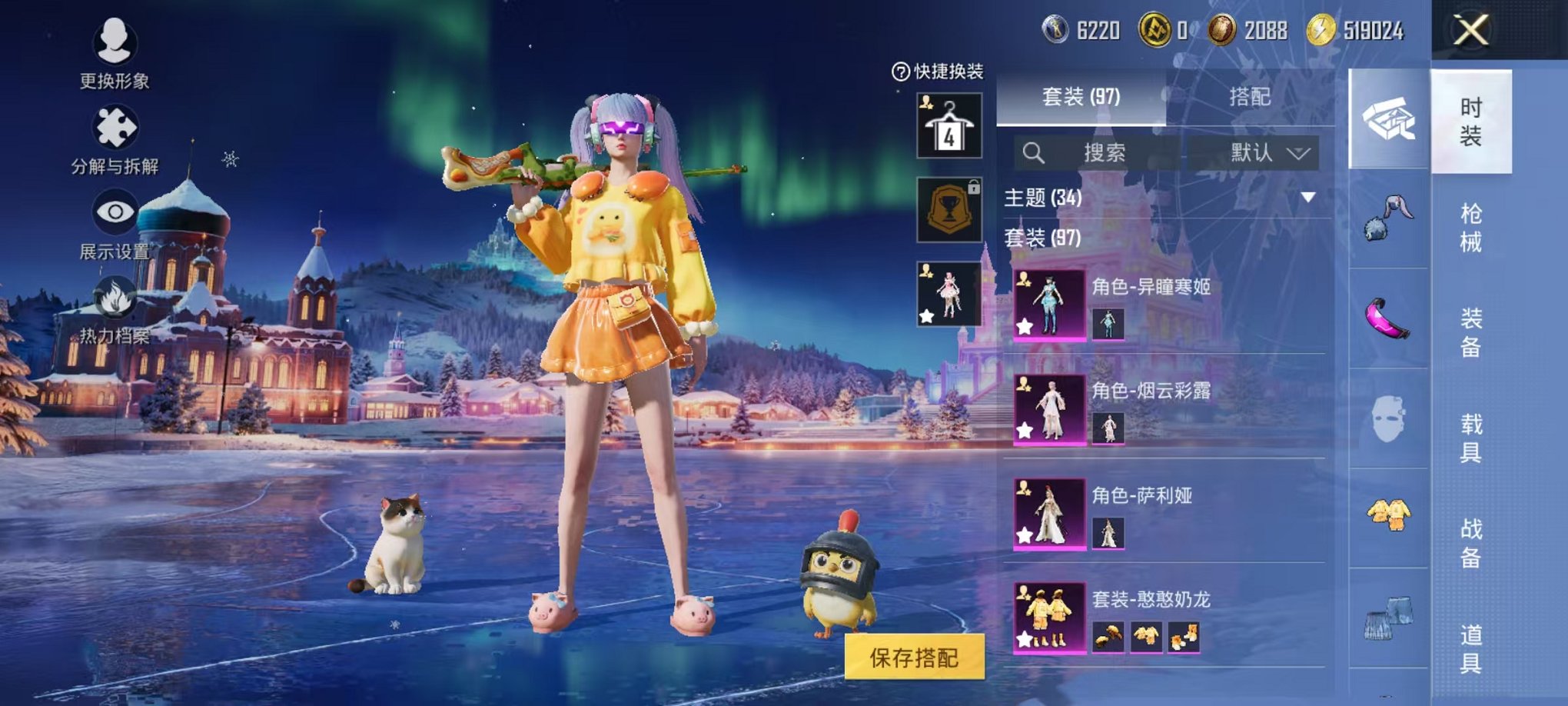Open the 默认 sort dropdown
This screenshot has height=706, width=1568.
coord(1268,153)
